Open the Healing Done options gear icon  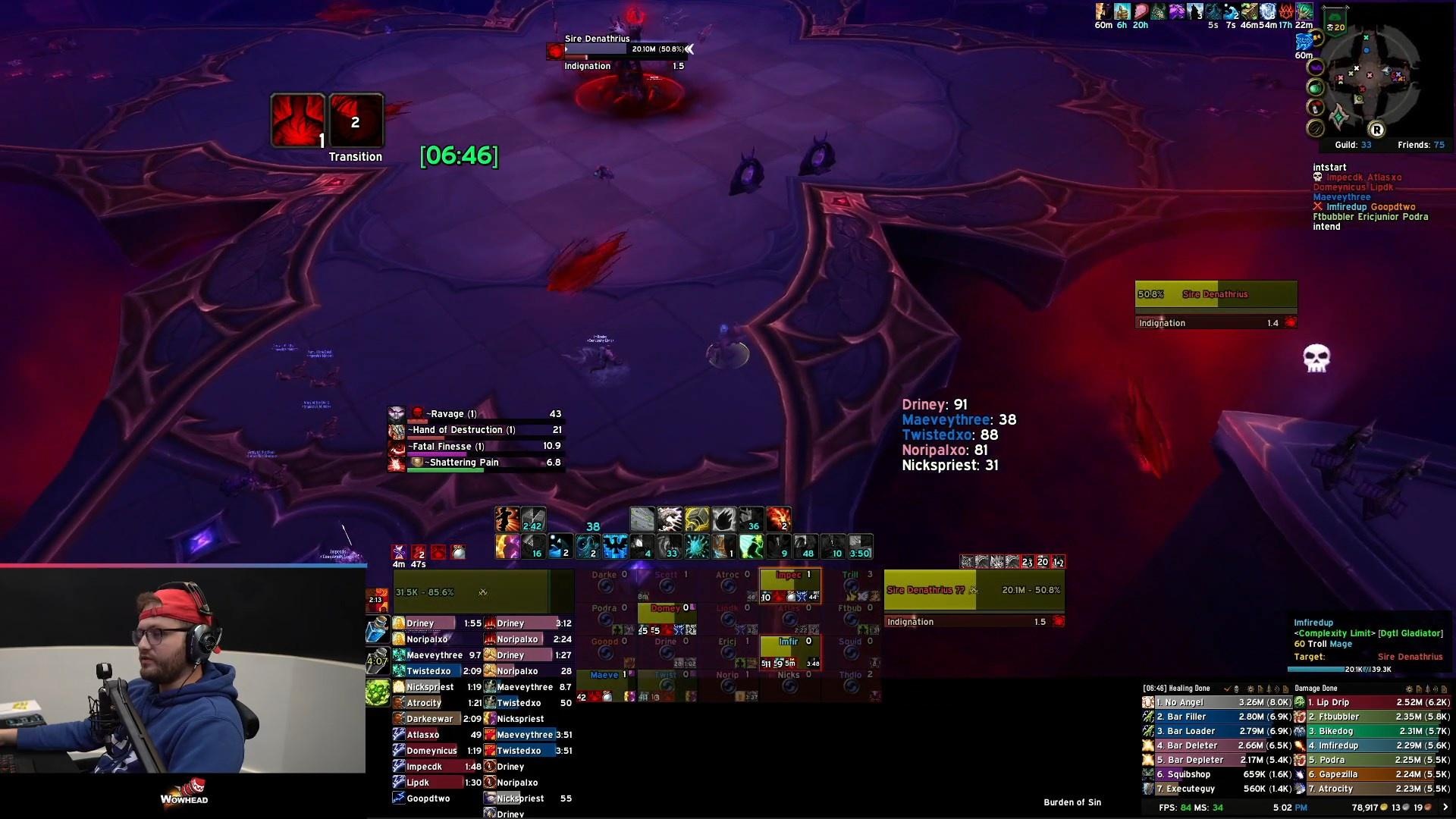click(1249, 689)
